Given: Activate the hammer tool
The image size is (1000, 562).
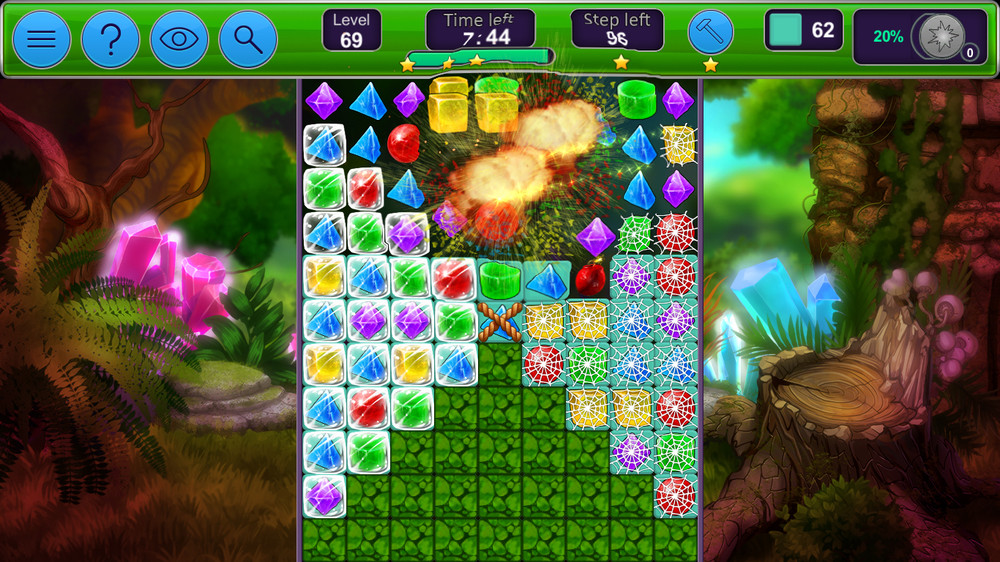Looking at the screenshot, I should coord(710,32).
